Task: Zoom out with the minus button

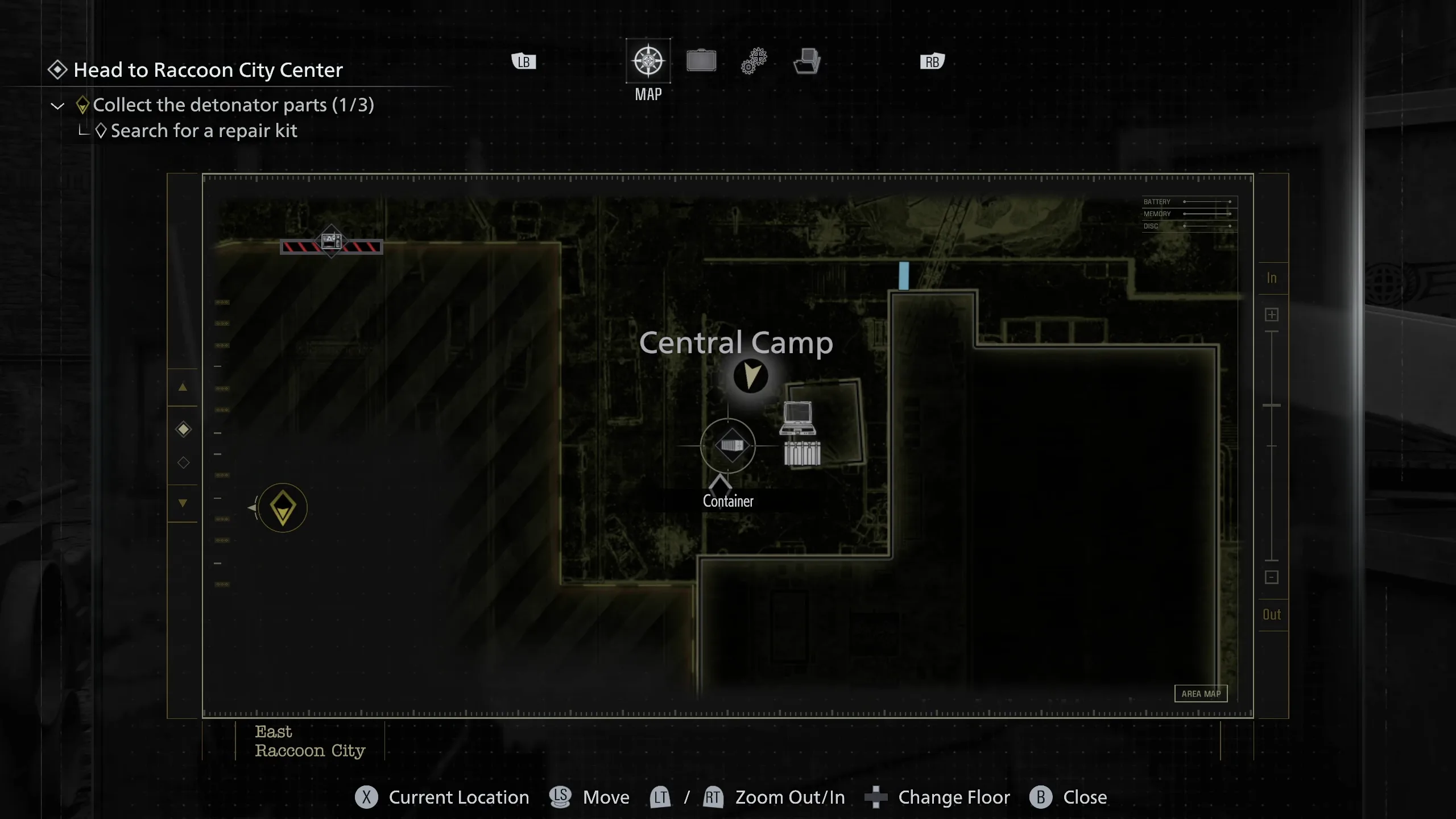Action: pos(1272,577)
